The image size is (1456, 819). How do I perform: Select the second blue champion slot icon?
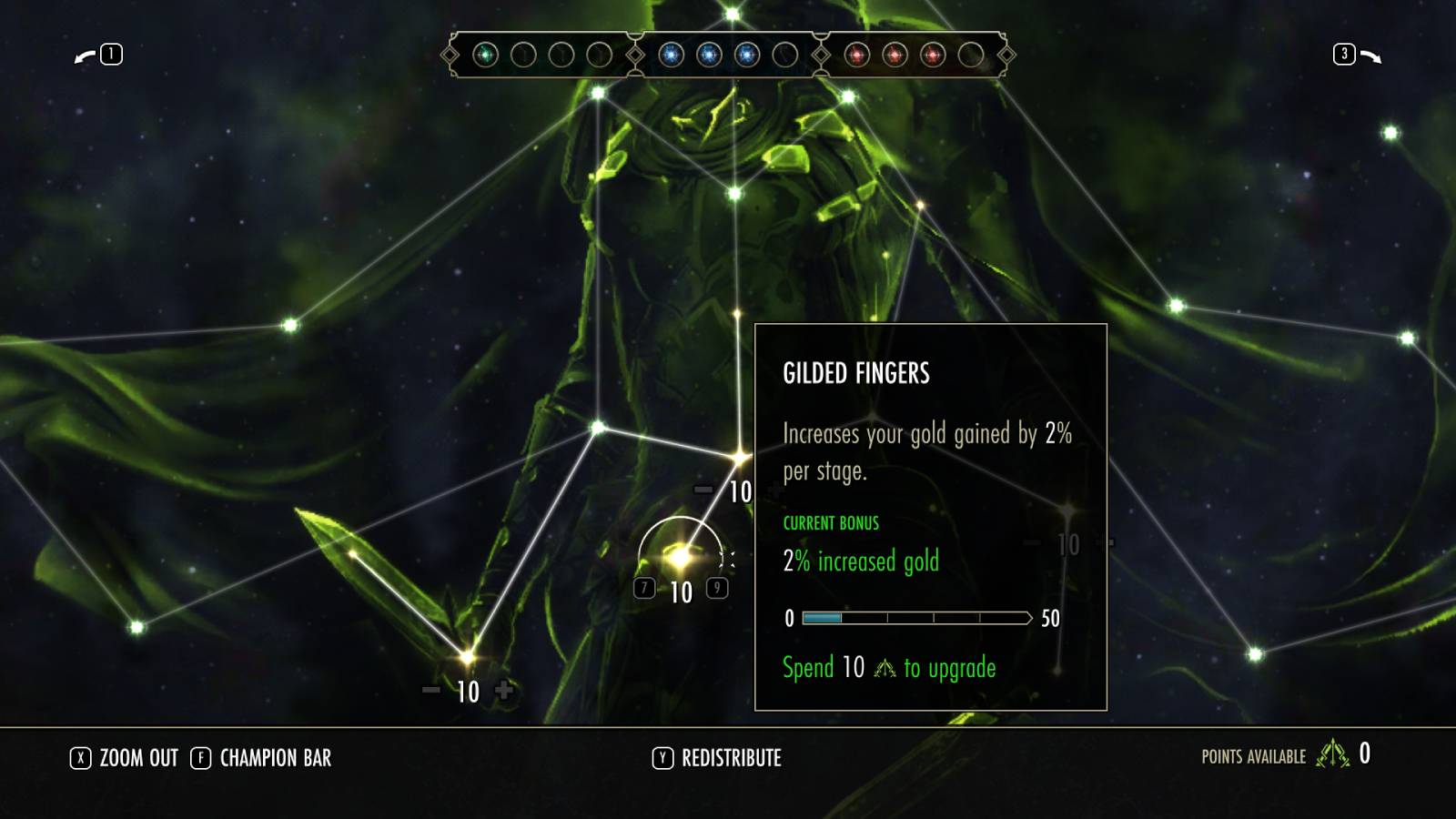click(708, 56)
